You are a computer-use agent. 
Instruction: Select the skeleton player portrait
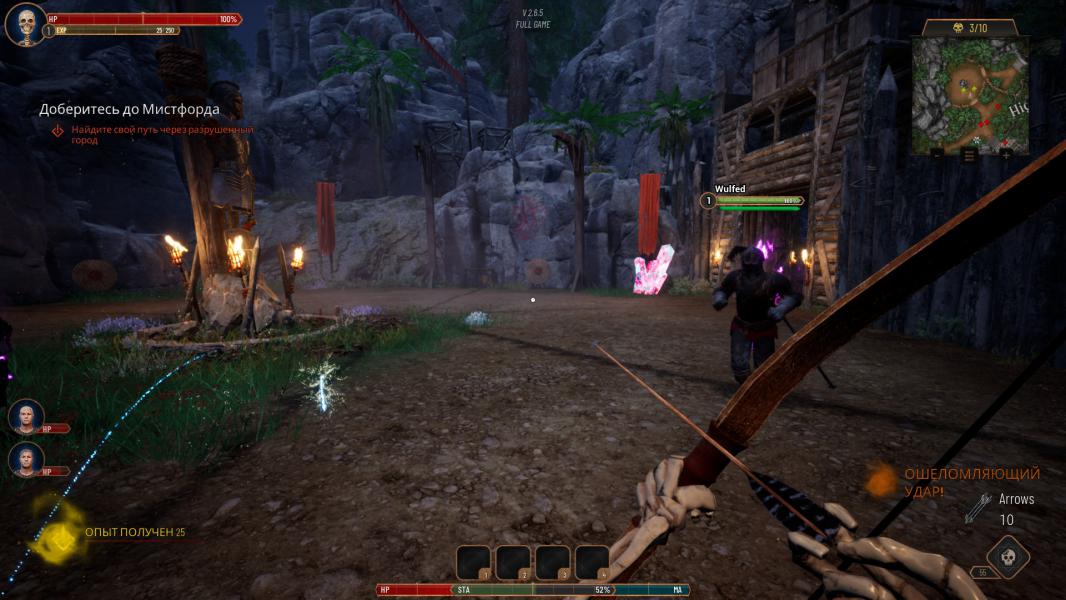pyautogui.click(x=25, y=24)
